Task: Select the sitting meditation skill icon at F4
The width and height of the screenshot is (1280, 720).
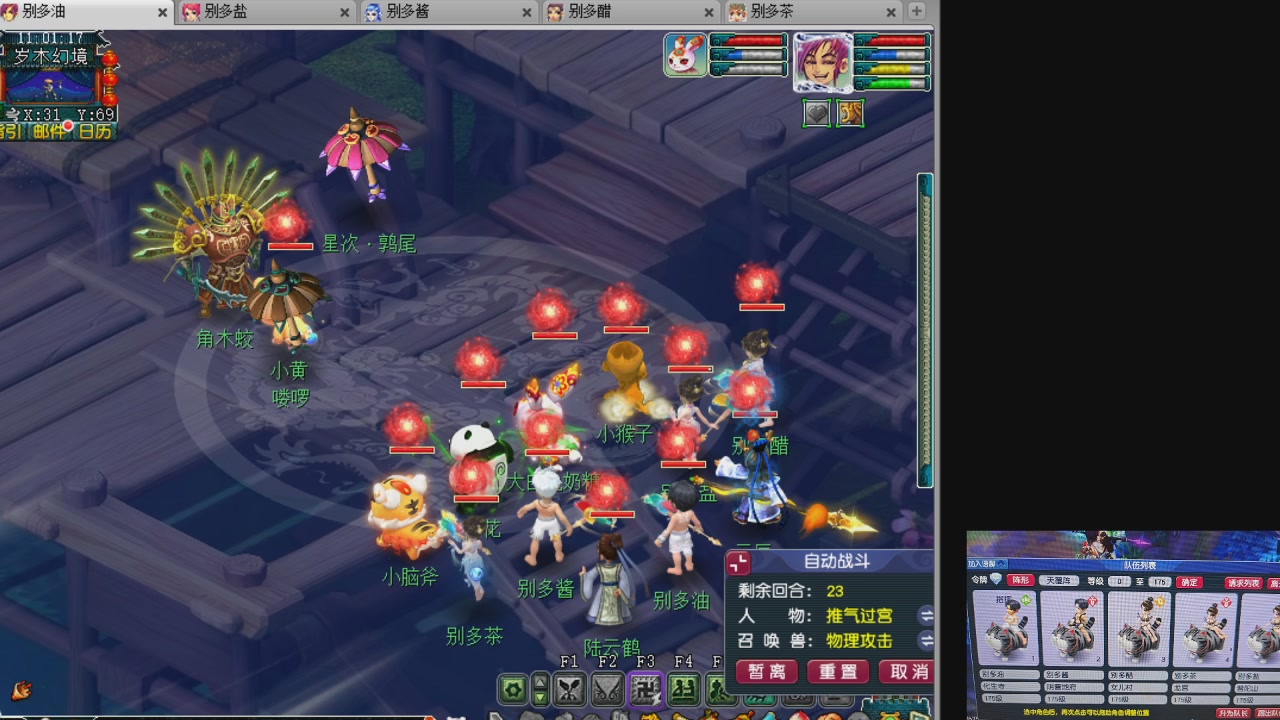Action: 686,689
